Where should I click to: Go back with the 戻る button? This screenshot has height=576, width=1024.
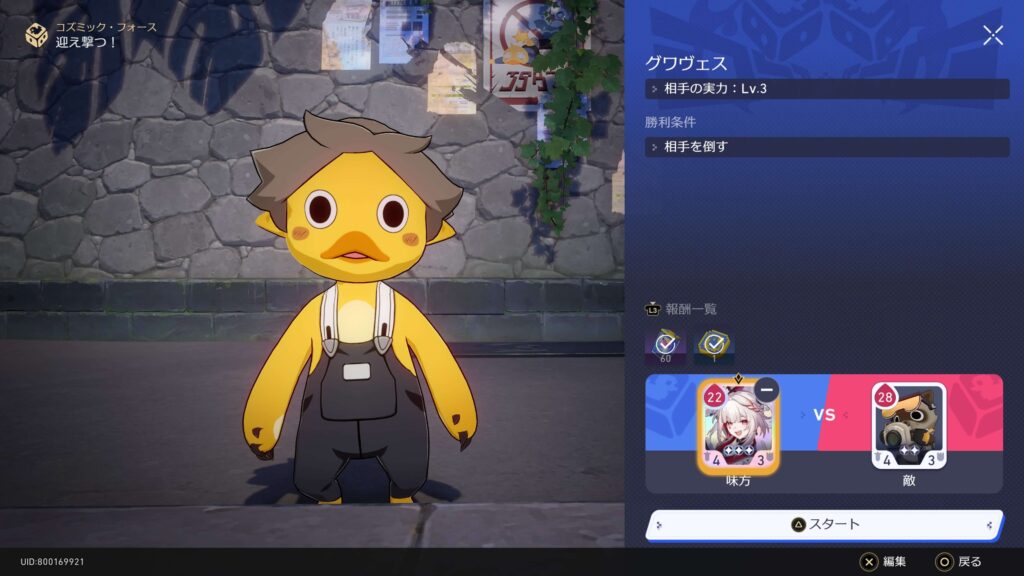958,562
